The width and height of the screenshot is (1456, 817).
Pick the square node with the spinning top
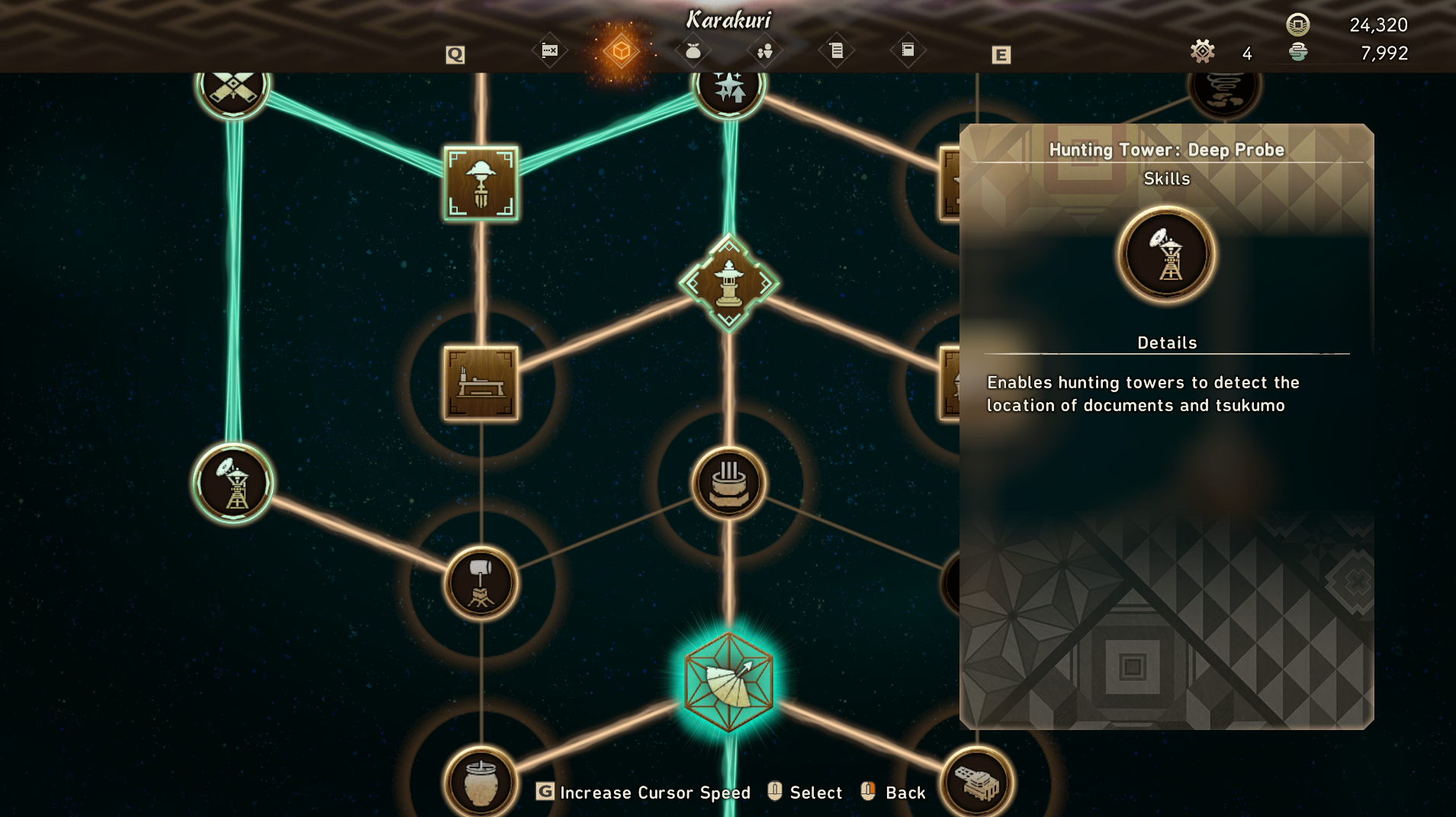pos(481,184)
